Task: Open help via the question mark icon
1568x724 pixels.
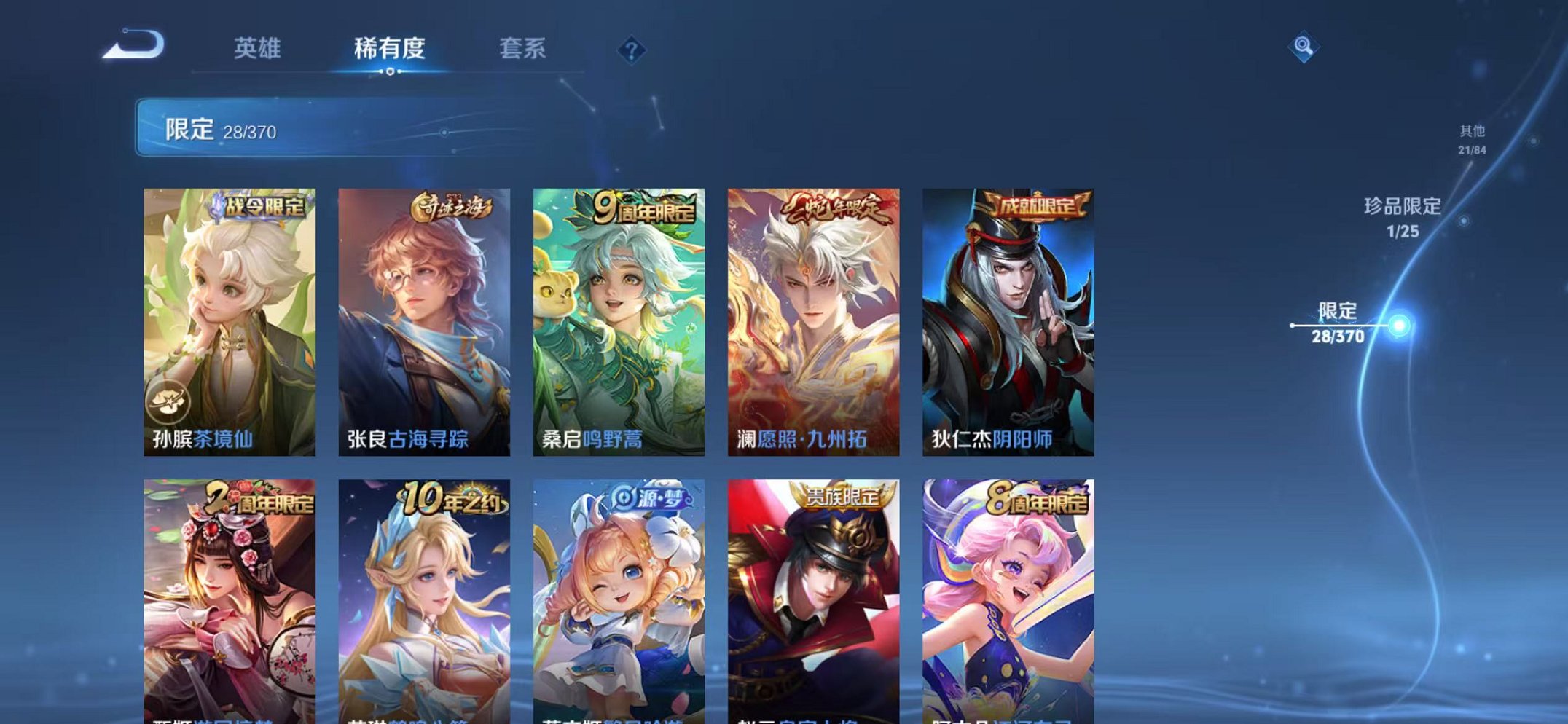Action: (631, 50)
